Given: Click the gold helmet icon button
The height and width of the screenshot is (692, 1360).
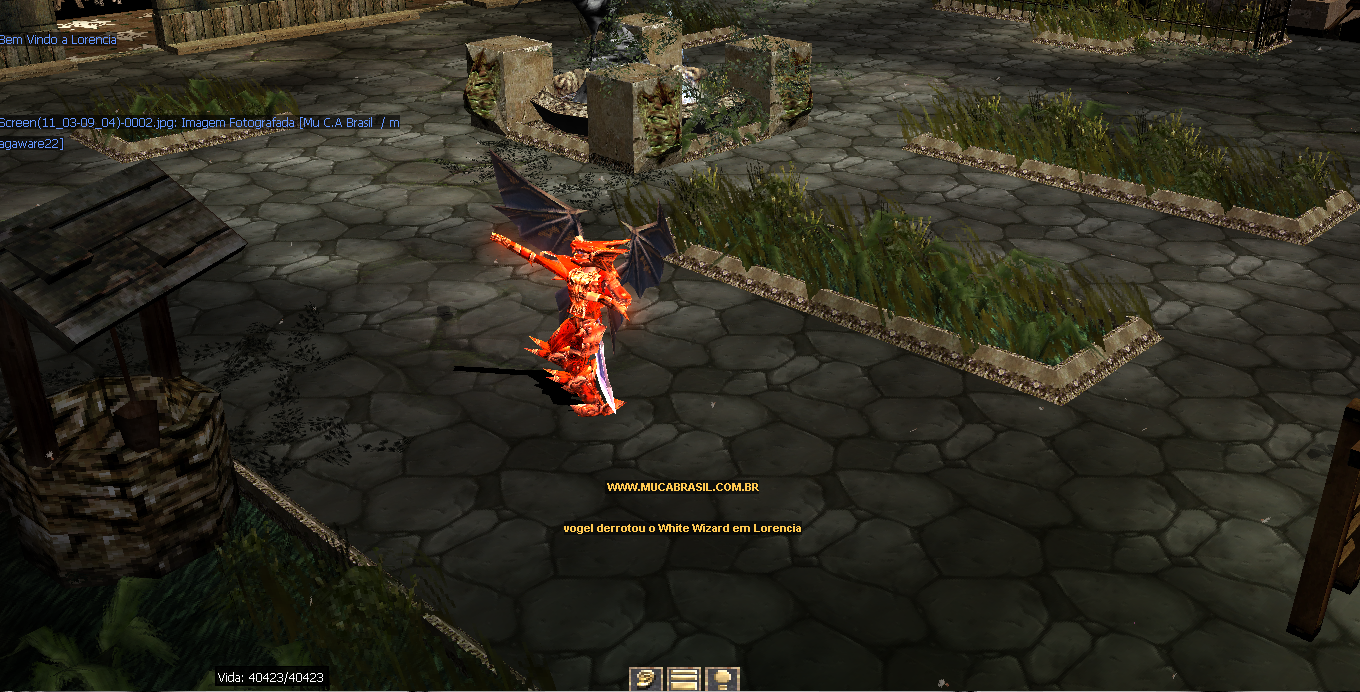Looking at the screenshot, I should (x=646, y=679).
